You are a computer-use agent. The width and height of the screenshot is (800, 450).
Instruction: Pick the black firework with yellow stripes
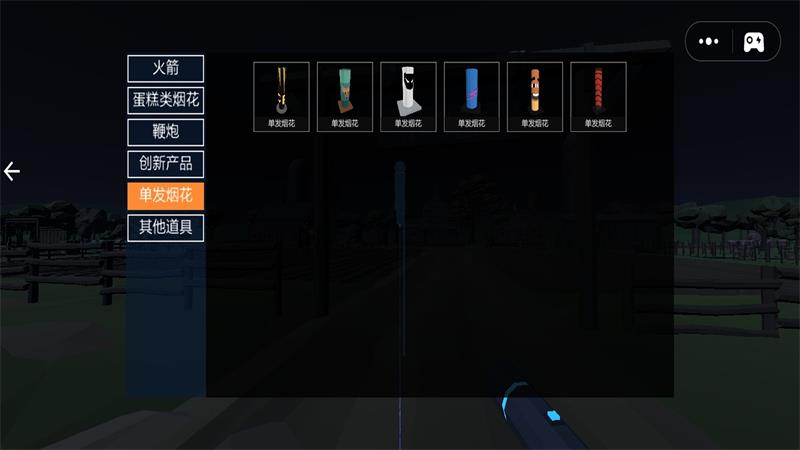pos(281,96)
